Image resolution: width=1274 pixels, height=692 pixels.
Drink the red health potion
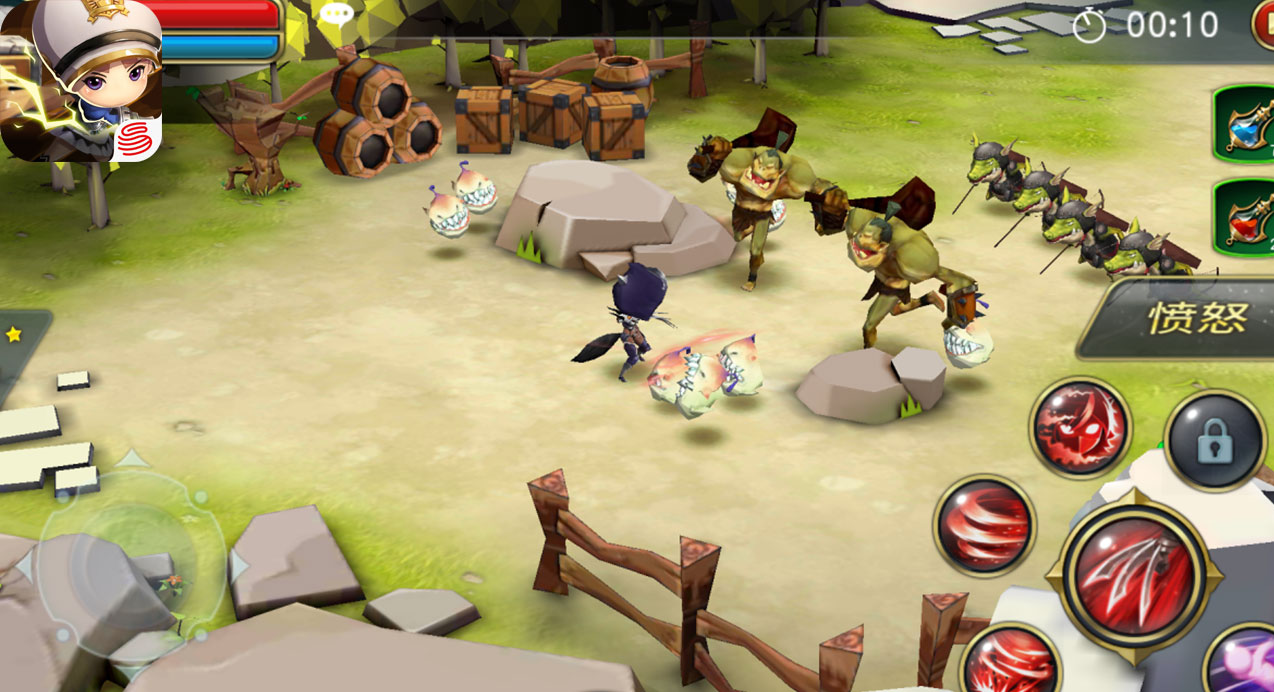tap(1246, 217)
